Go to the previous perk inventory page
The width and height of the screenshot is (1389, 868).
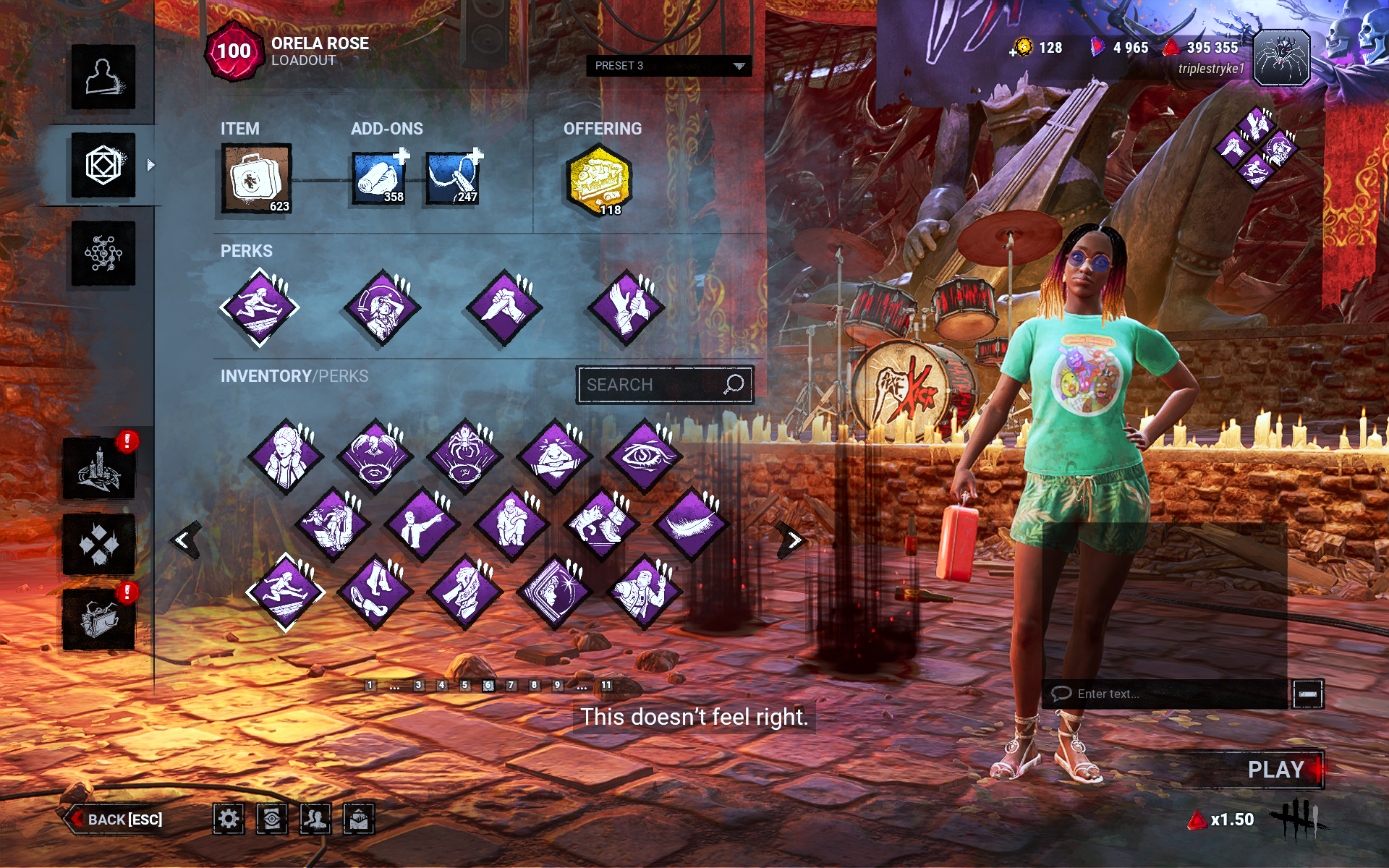coord(184,540)
